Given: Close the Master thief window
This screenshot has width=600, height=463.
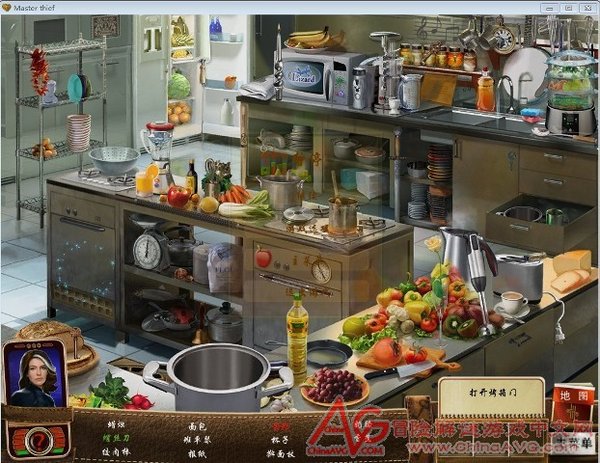Looking at the screenshot, I should 586,7.
